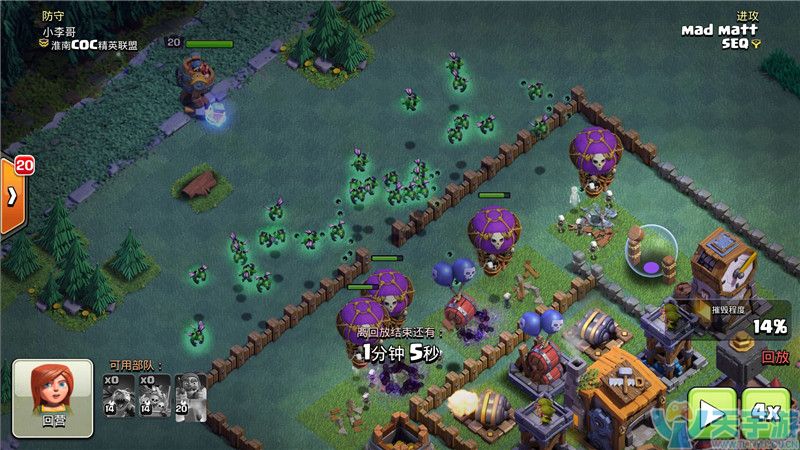Tap the 回营 return home button
Viewport: 800px width, 450px height.
tap(52, 398)
